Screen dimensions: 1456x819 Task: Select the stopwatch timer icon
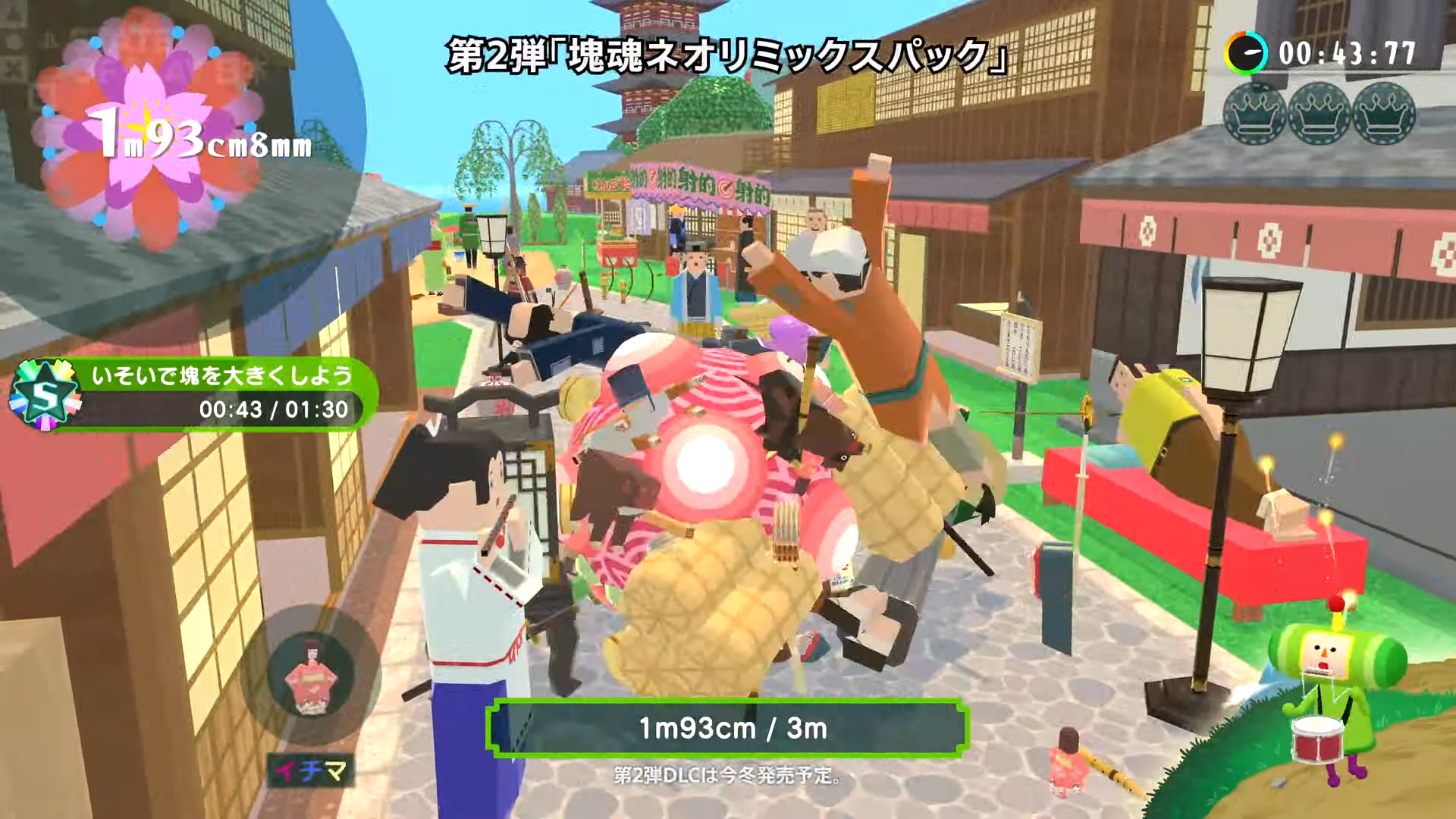pyautogui.click(x=1246, y=51)
